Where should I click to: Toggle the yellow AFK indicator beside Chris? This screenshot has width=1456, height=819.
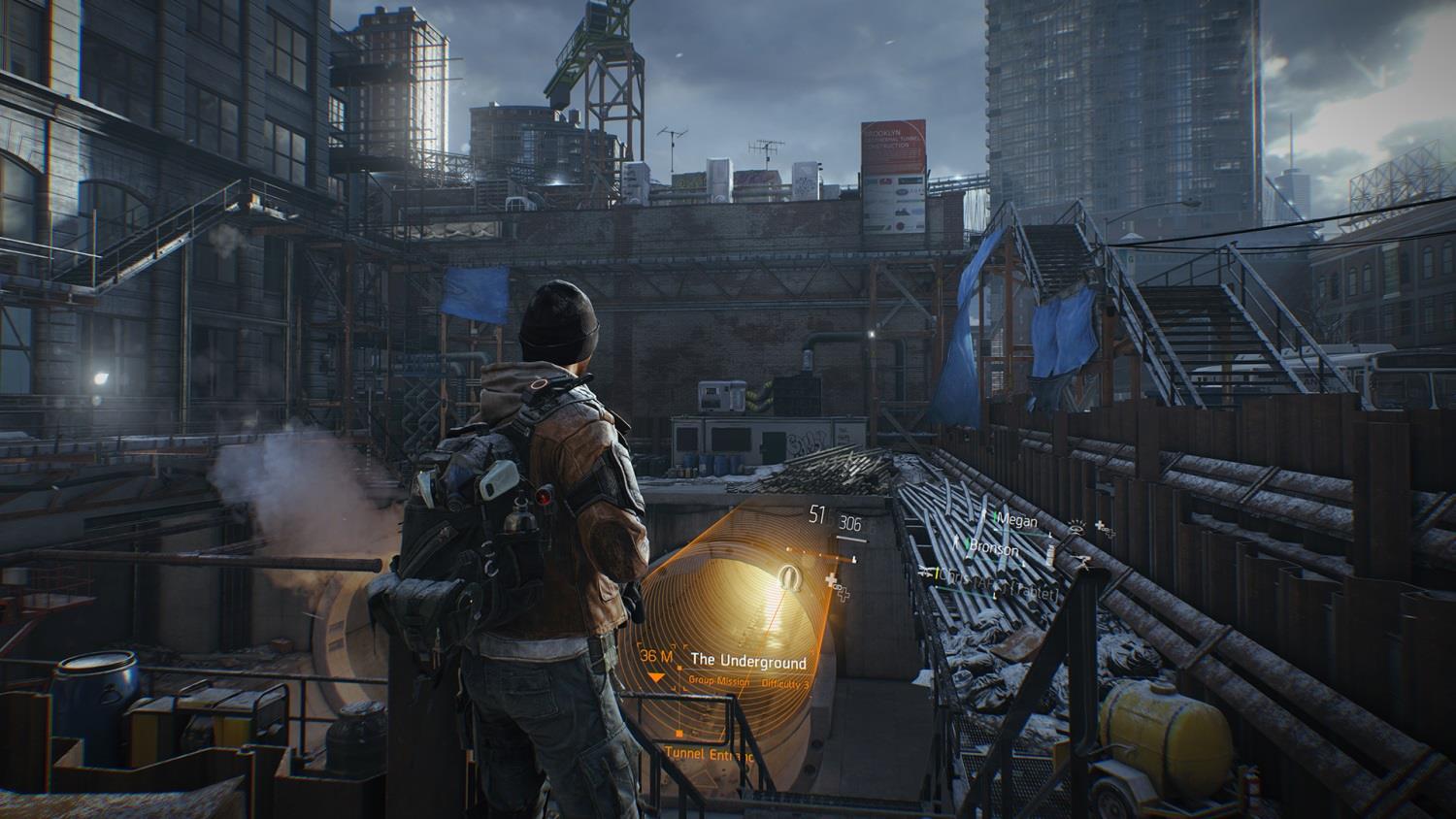(937, 573)
